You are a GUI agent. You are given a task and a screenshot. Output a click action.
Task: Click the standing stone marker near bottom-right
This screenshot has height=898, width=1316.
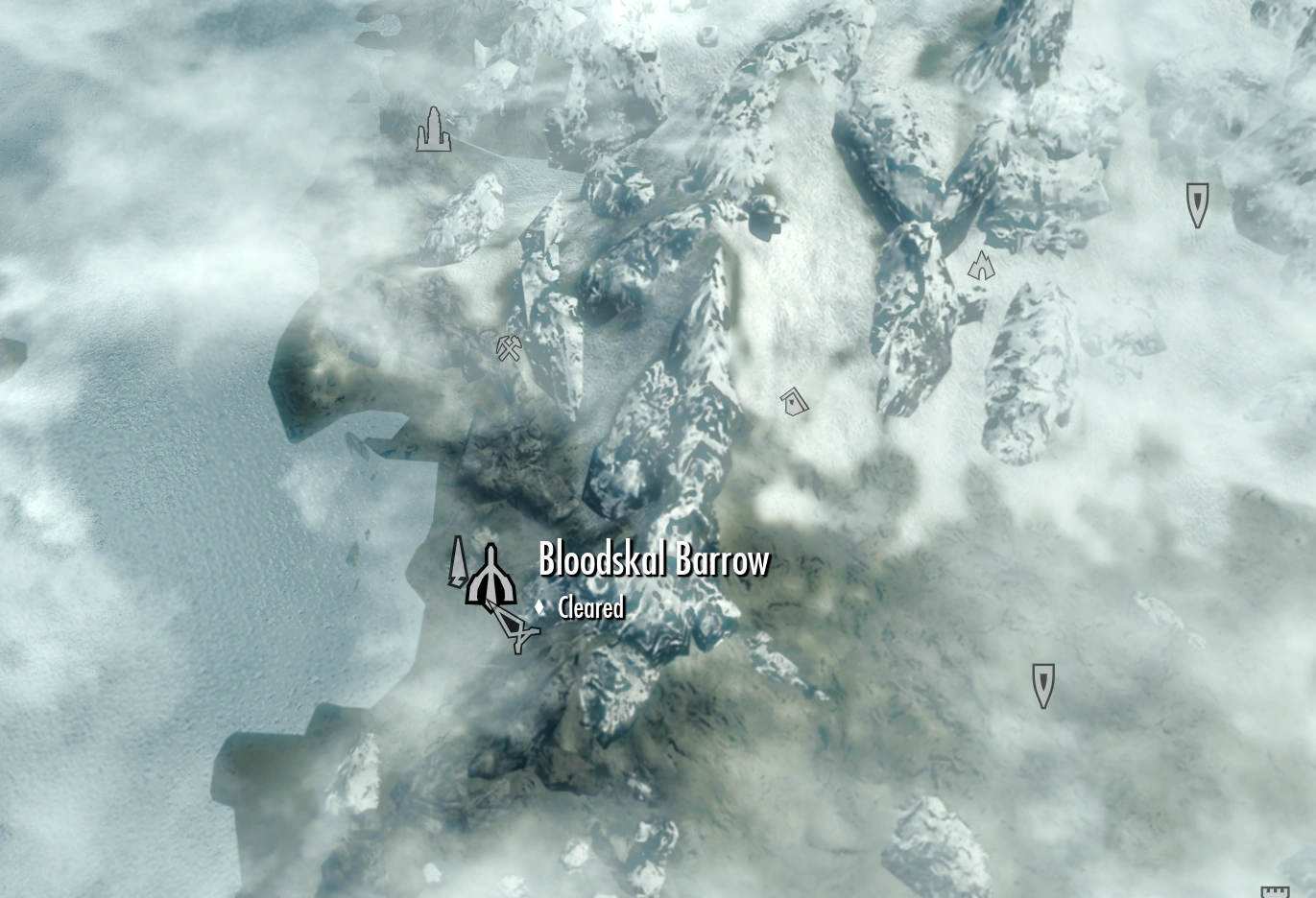pos(1041,683)
